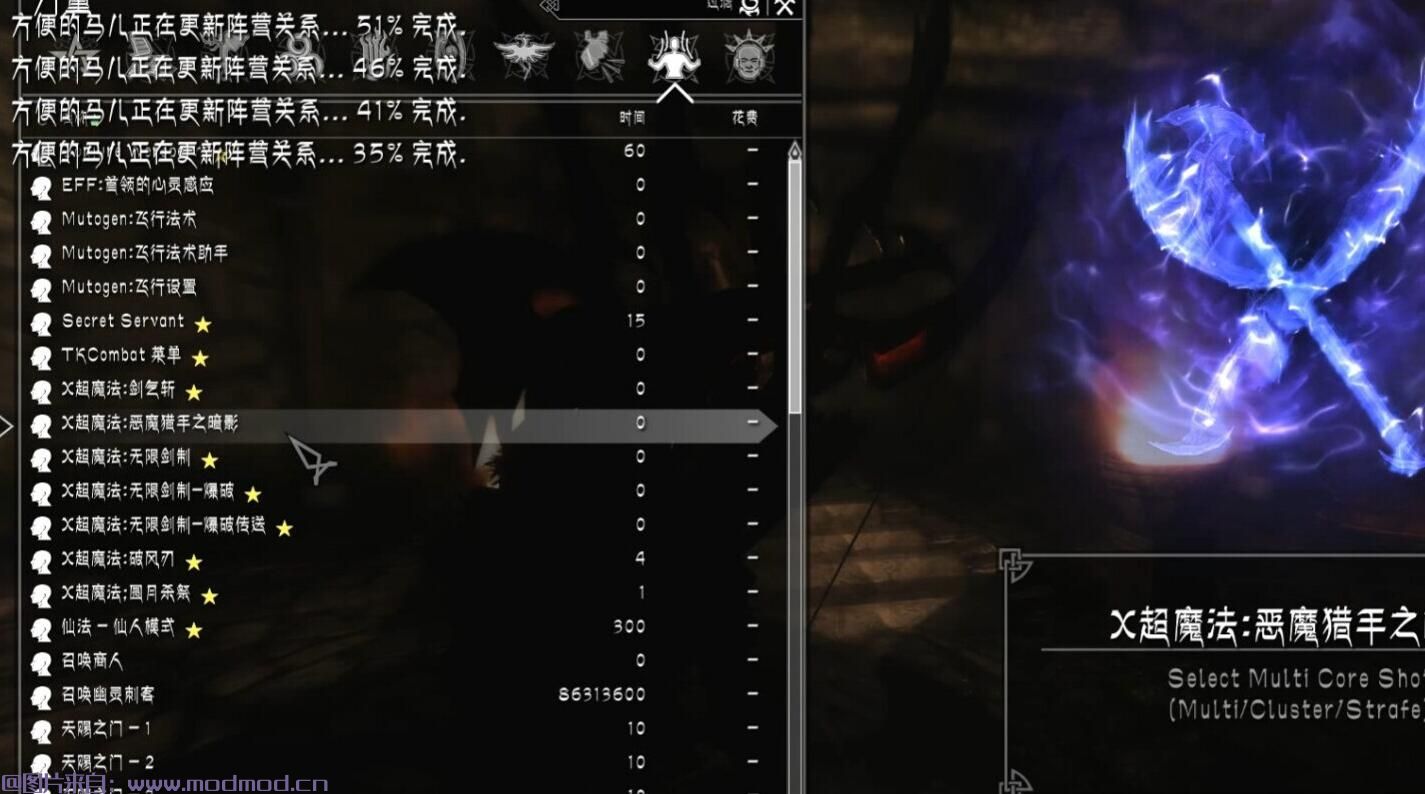Select the eagle emblem category icon
Screen dimensions: 1425x794
coord(522,52)
